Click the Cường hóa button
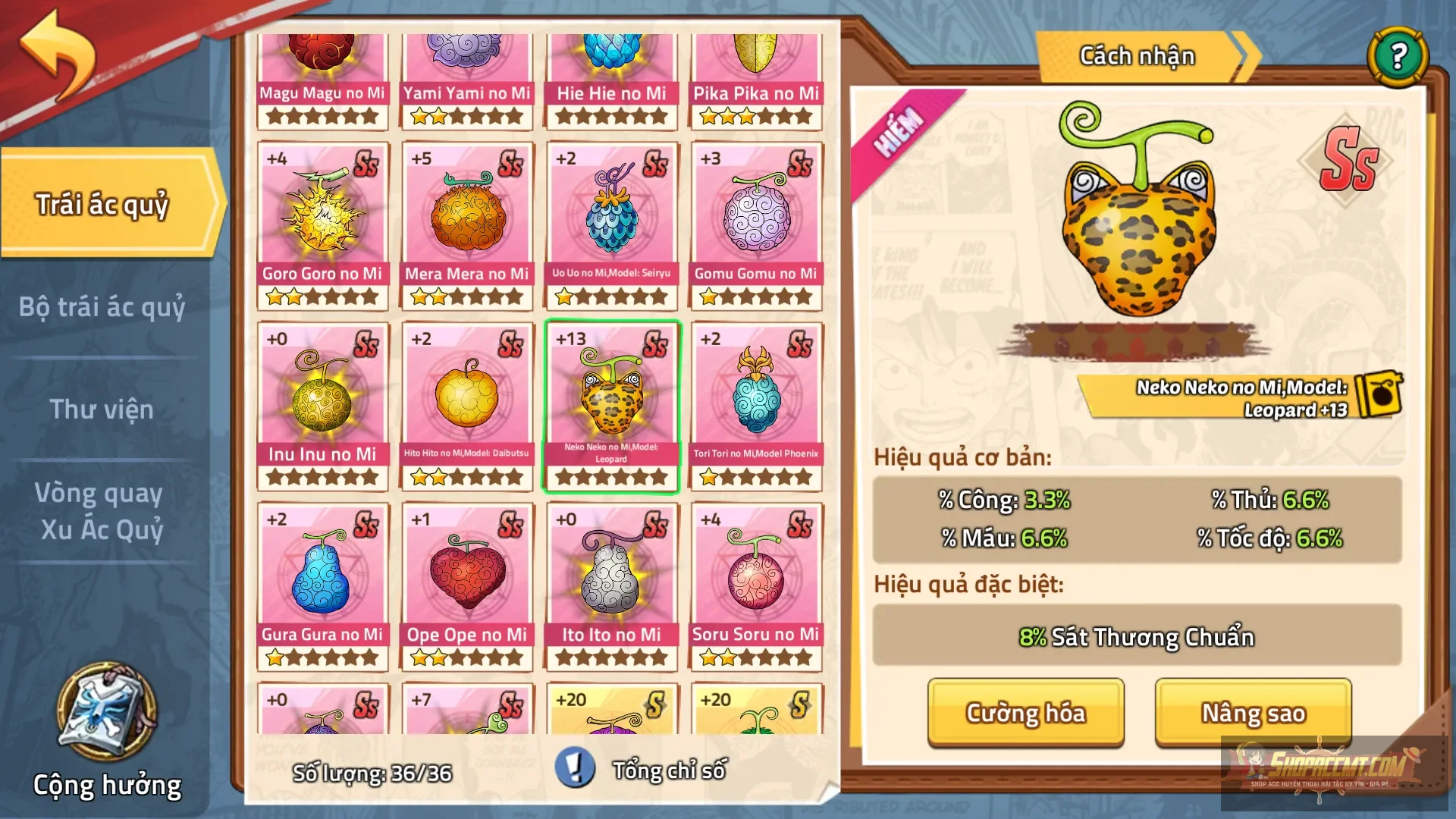Screen dimensions: 1456x819 pyautogui.click(x=1025, y=713)
